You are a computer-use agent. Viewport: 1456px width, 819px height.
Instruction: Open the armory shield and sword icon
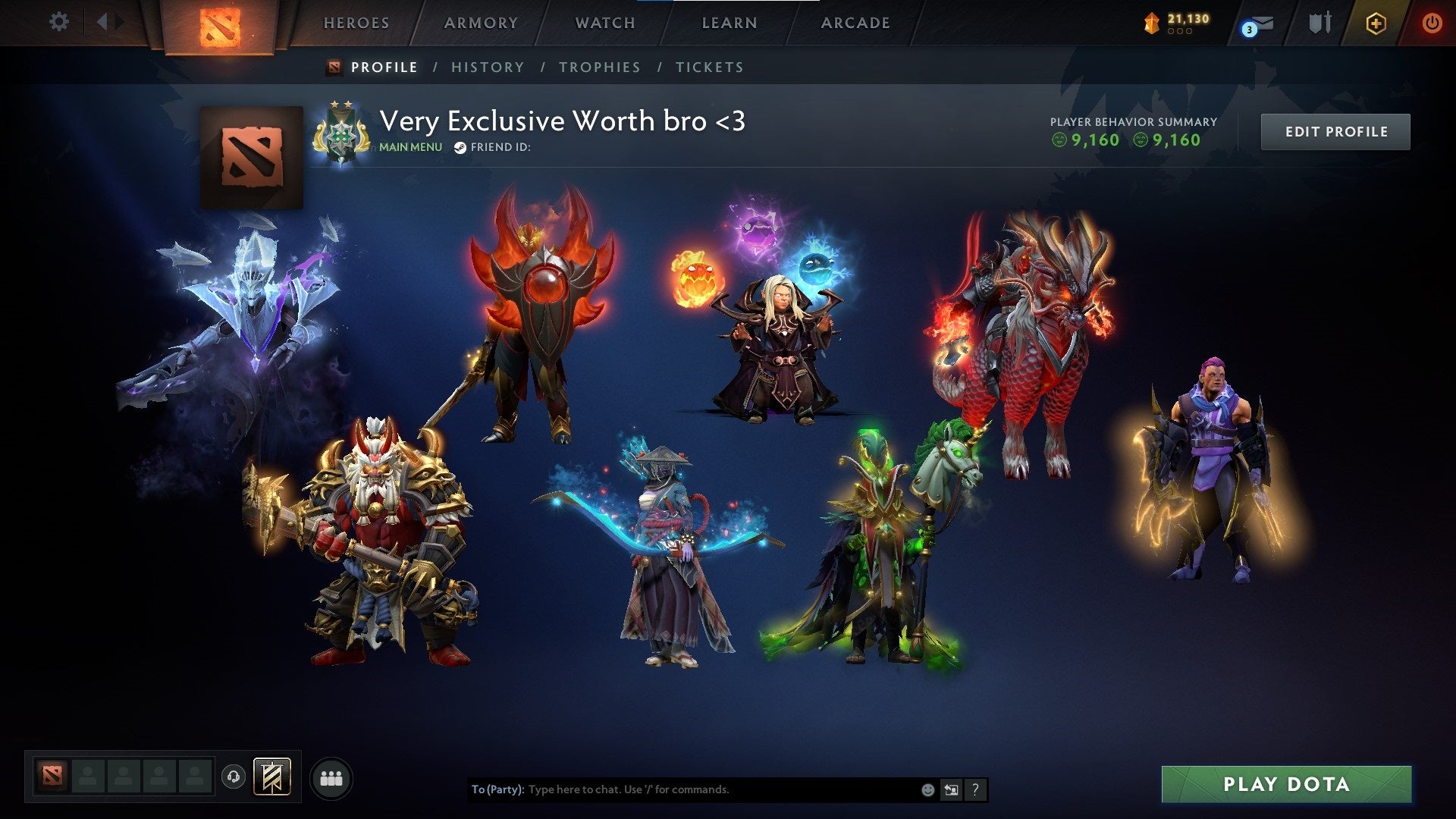click(1319, 23)
